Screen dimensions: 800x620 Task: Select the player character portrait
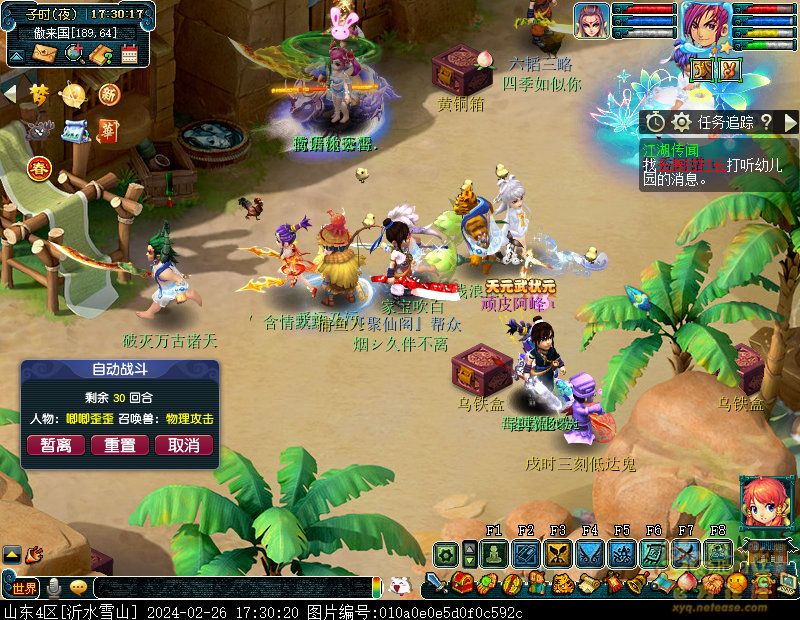click(x=707, y=27)
